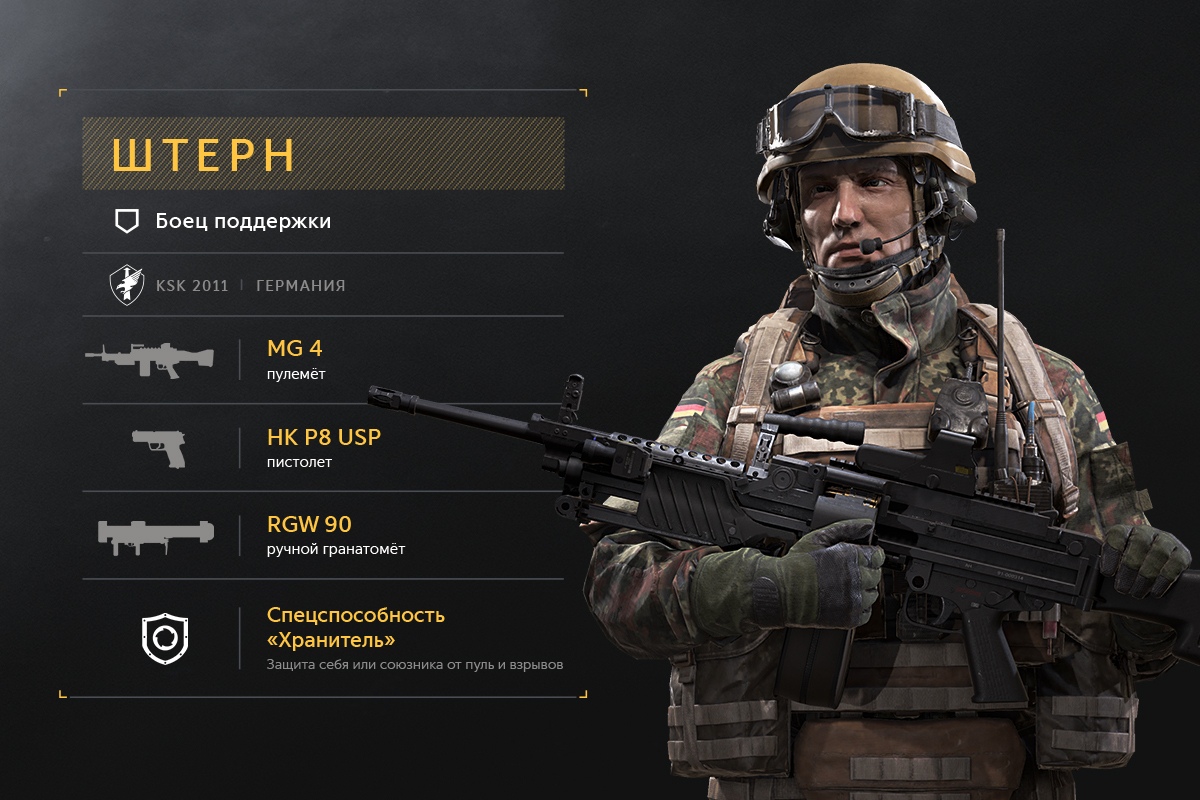Pick the RGW 90 grenade launcher icon
1200x800 pixels.
pyautogui.click(x=155, y=535)
